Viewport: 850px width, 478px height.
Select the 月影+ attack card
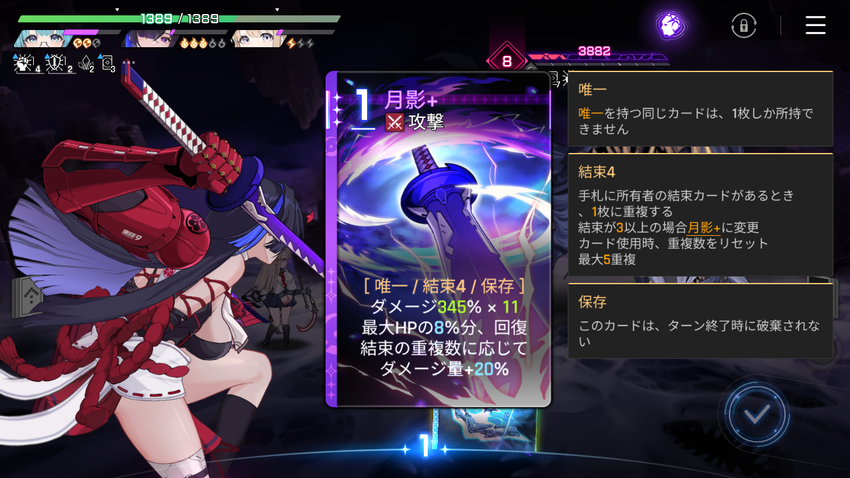click(x=440, y=240)
